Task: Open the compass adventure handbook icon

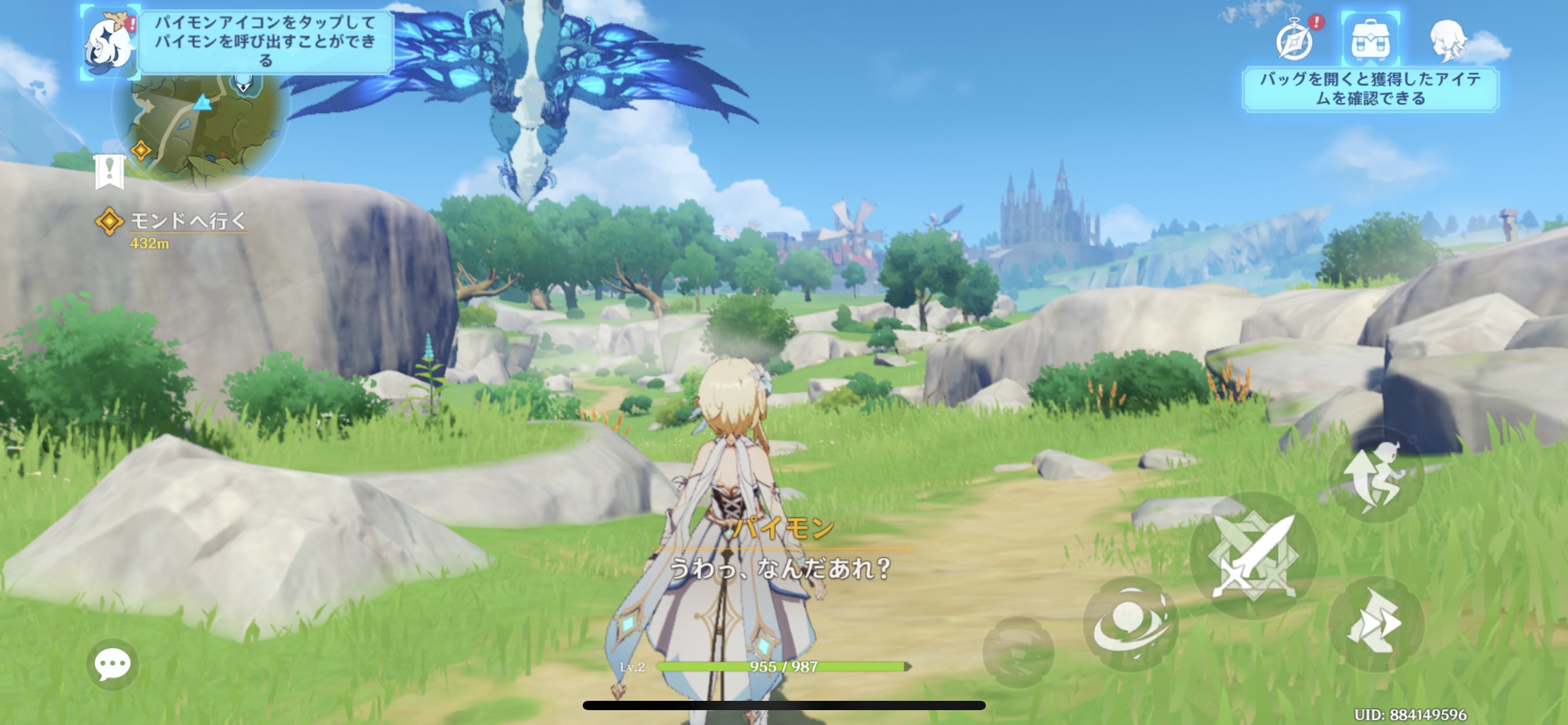Action: tap(1296, 40)
